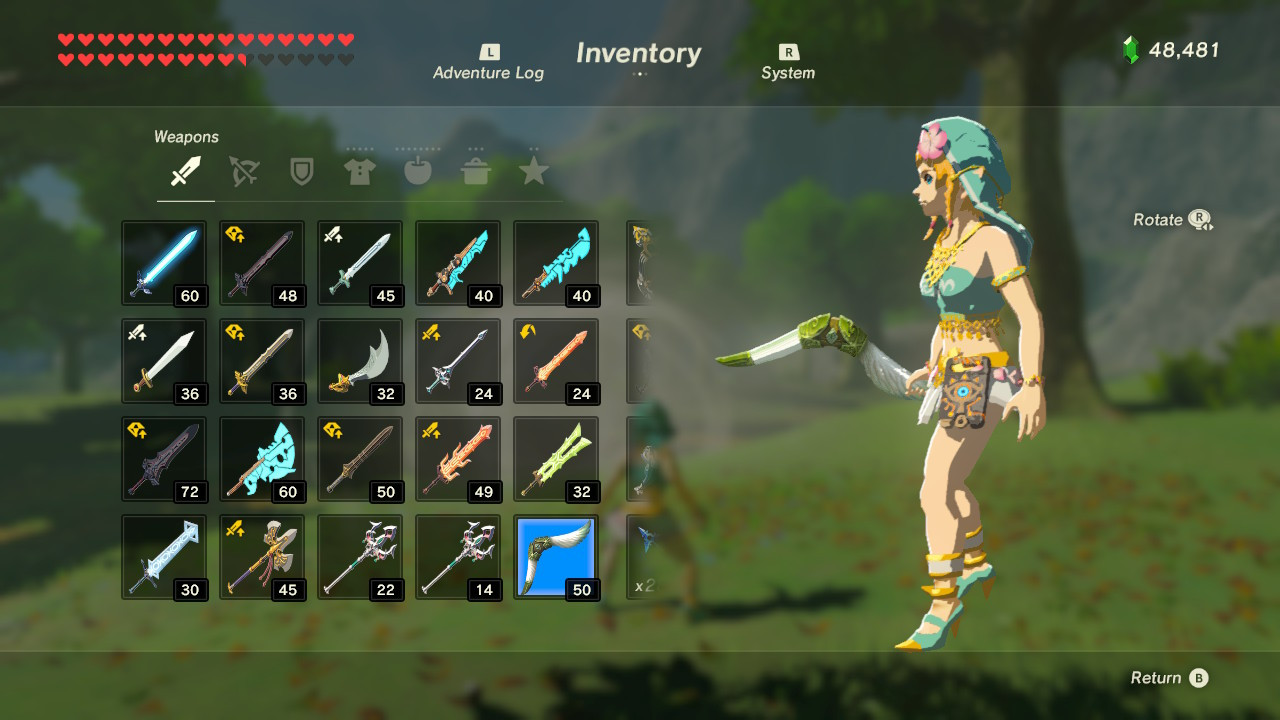The width and height of the screenshot is (1280, 720).
Task: Select the dark blade with 72 attack
Action: [164, 459]
